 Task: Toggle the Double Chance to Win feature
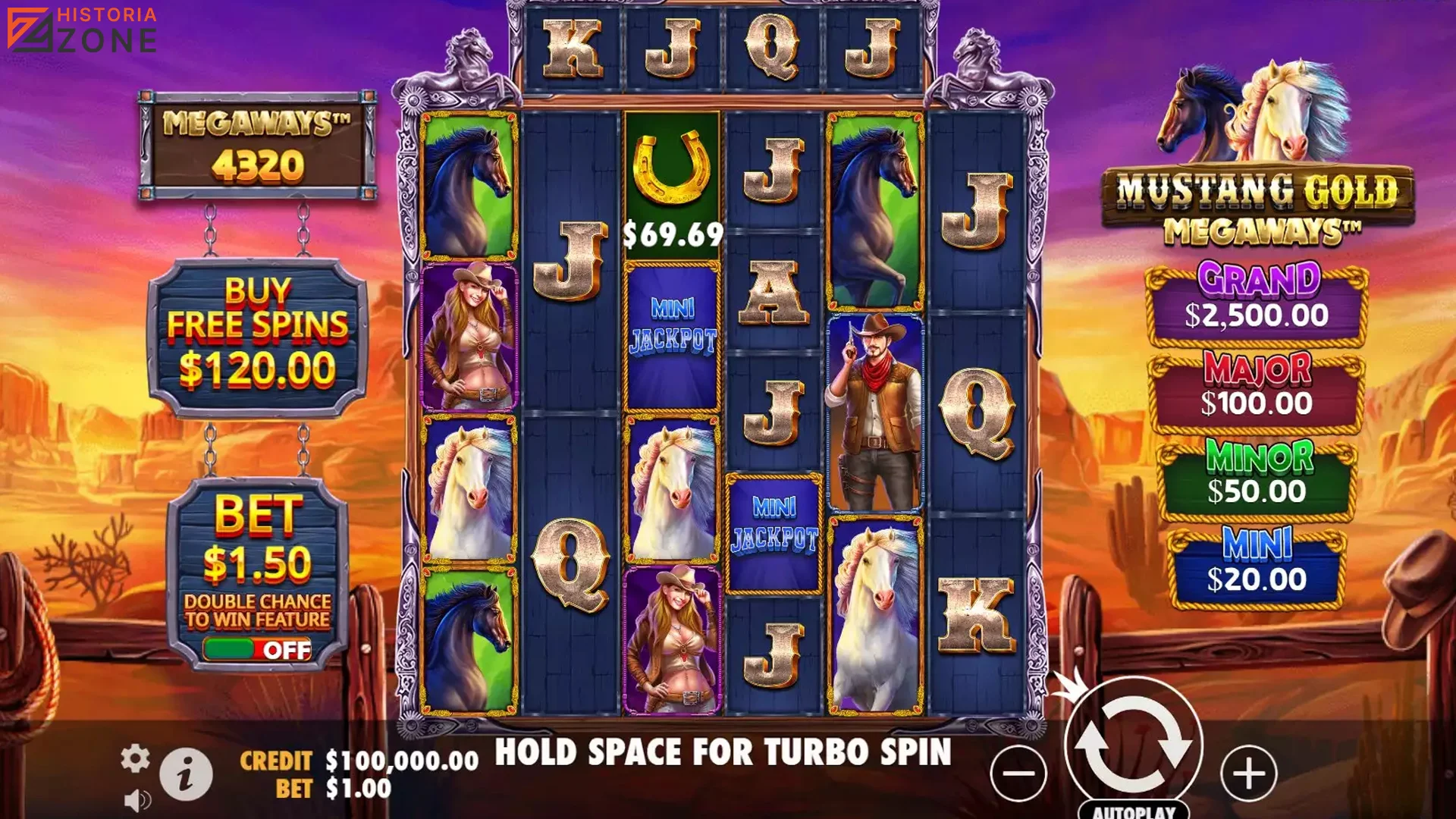(257, 649)
